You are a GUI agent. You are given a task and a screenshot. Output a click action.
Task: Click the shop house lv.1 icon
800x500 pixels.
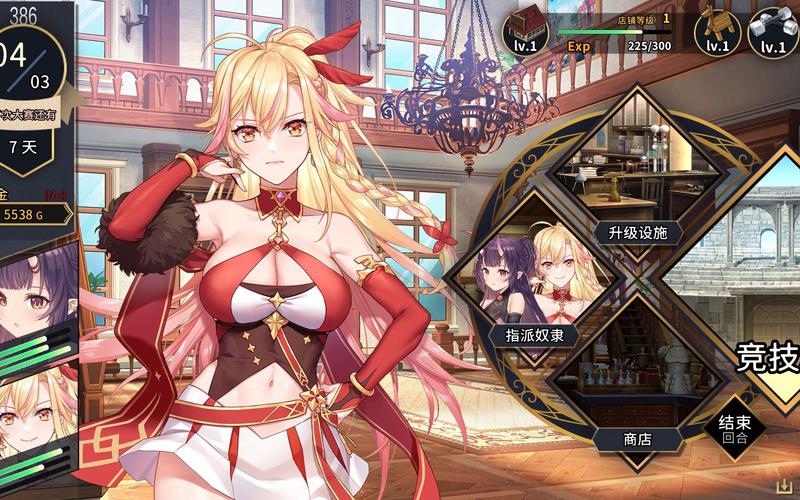click(x=526, y=31)
